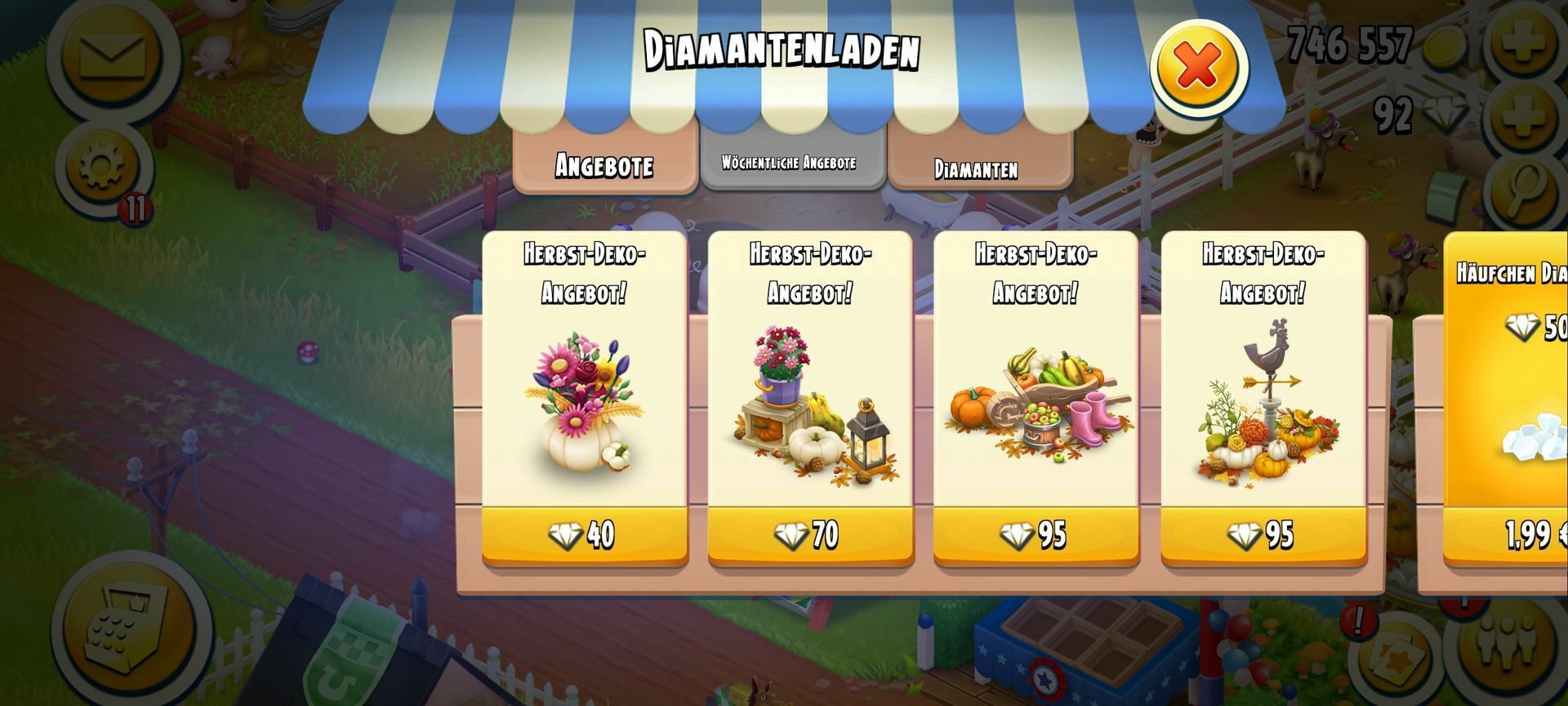Open the Wöchentliche Angebote tab

point(789,162)
